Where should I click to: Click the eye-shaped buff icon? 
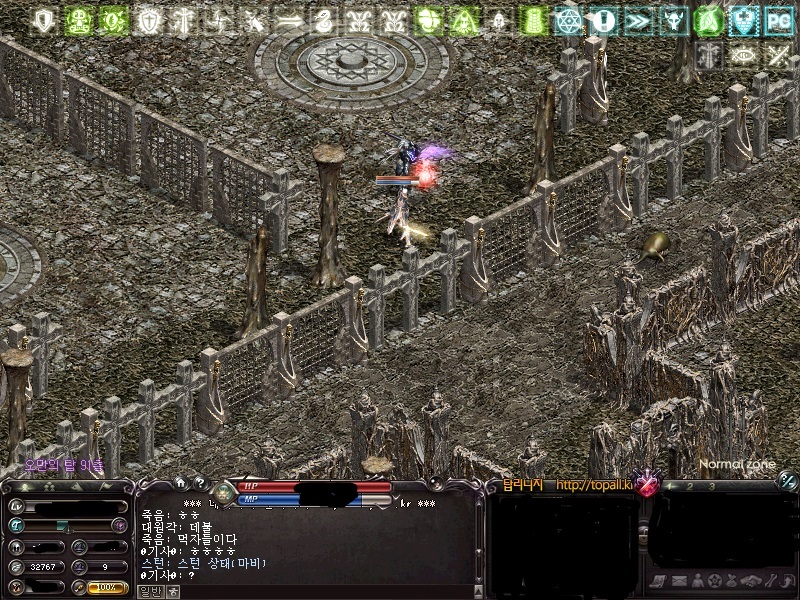743,55
